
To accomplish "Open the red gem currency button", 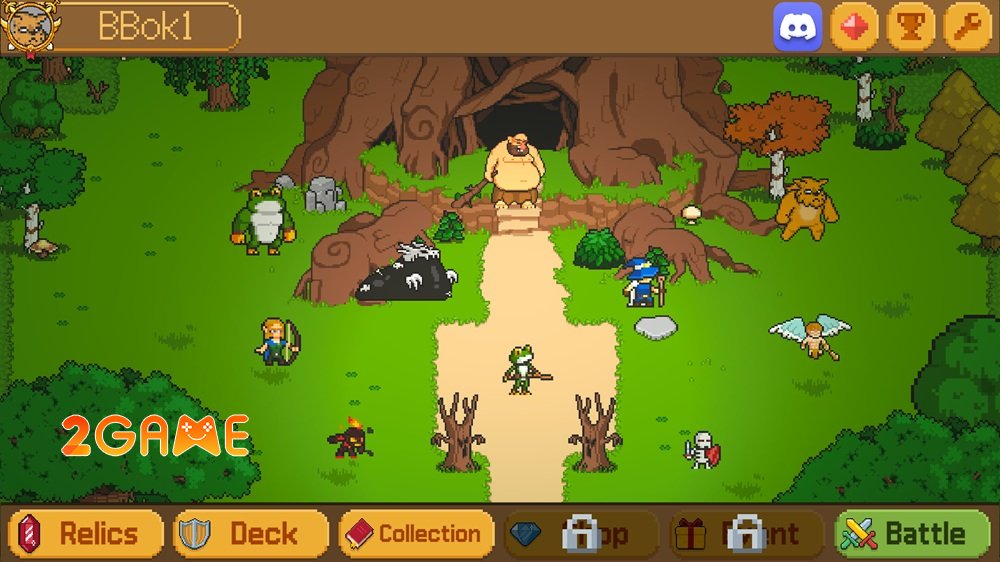I will click(854, 27).
